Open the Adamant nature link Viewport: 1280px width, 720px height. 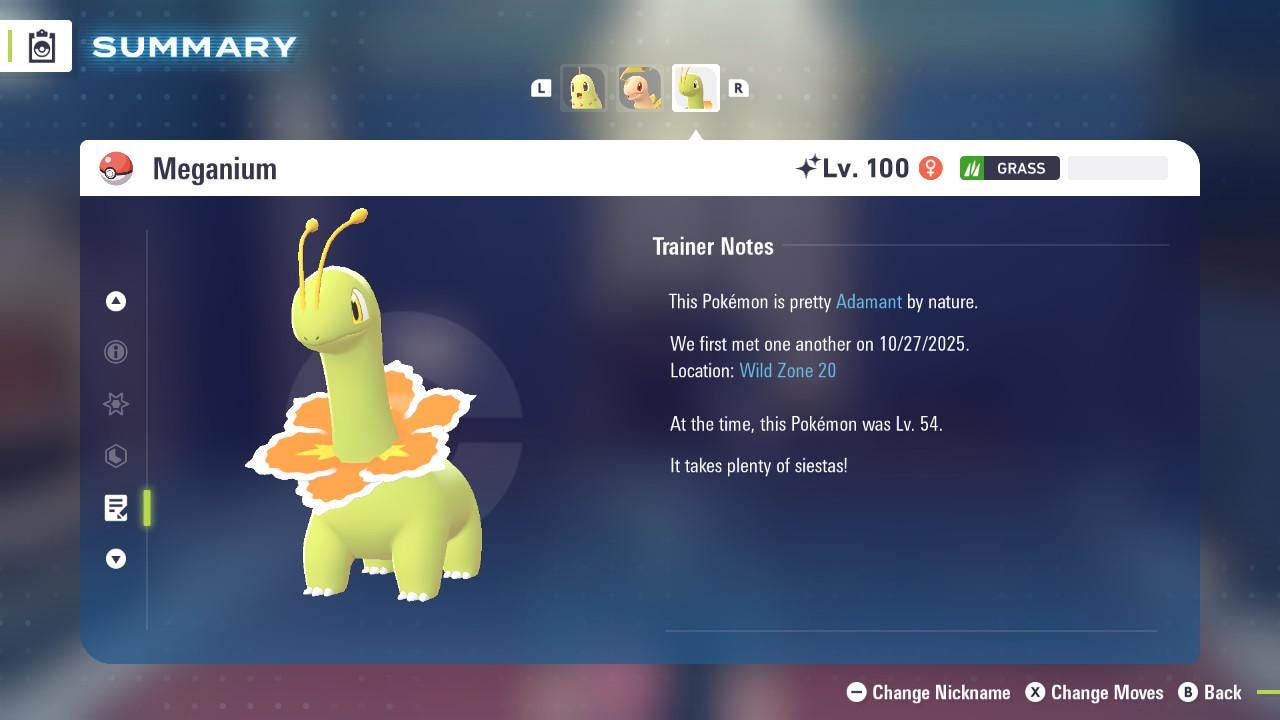coord(869,301)
